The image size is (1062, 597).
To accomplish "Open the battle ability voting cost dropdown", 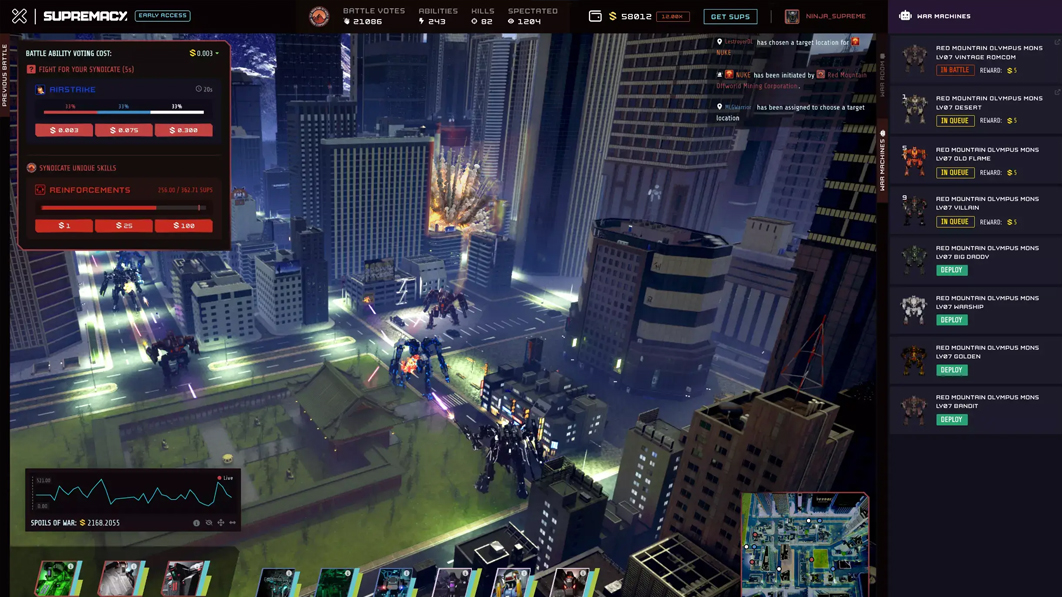I will pyautogui.click(x=204, y=54).
